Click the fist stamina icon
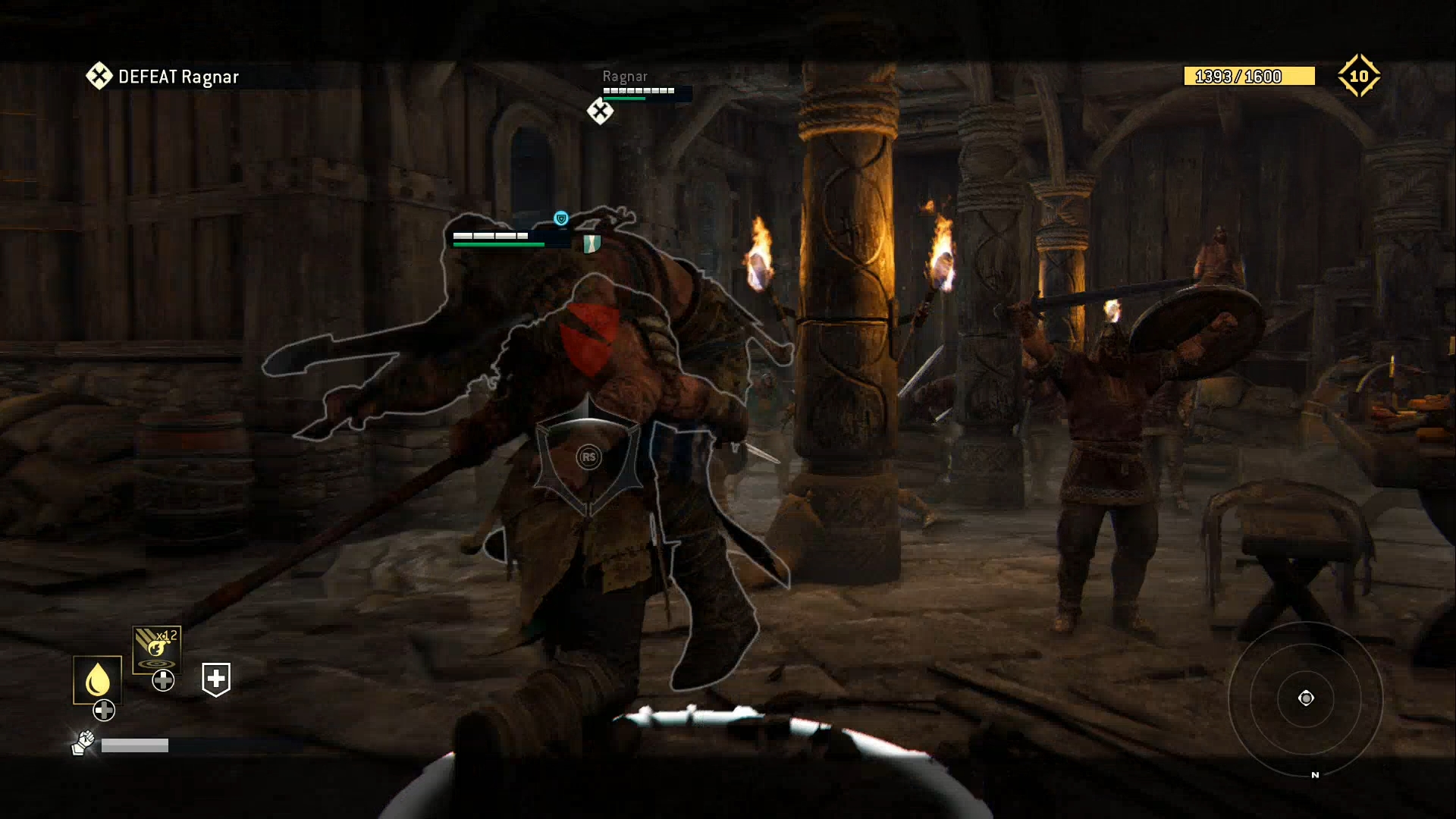 click(84, 743)
